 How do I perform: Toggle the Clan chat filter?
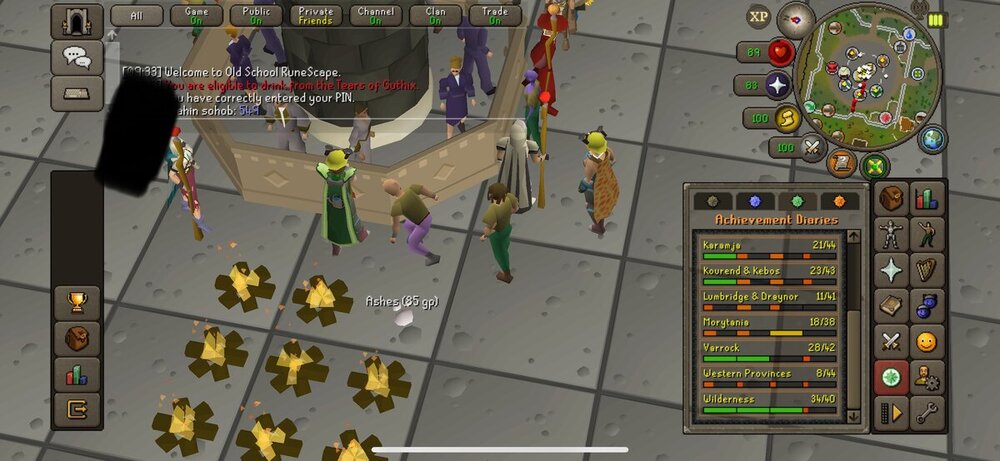pos(435,16)
